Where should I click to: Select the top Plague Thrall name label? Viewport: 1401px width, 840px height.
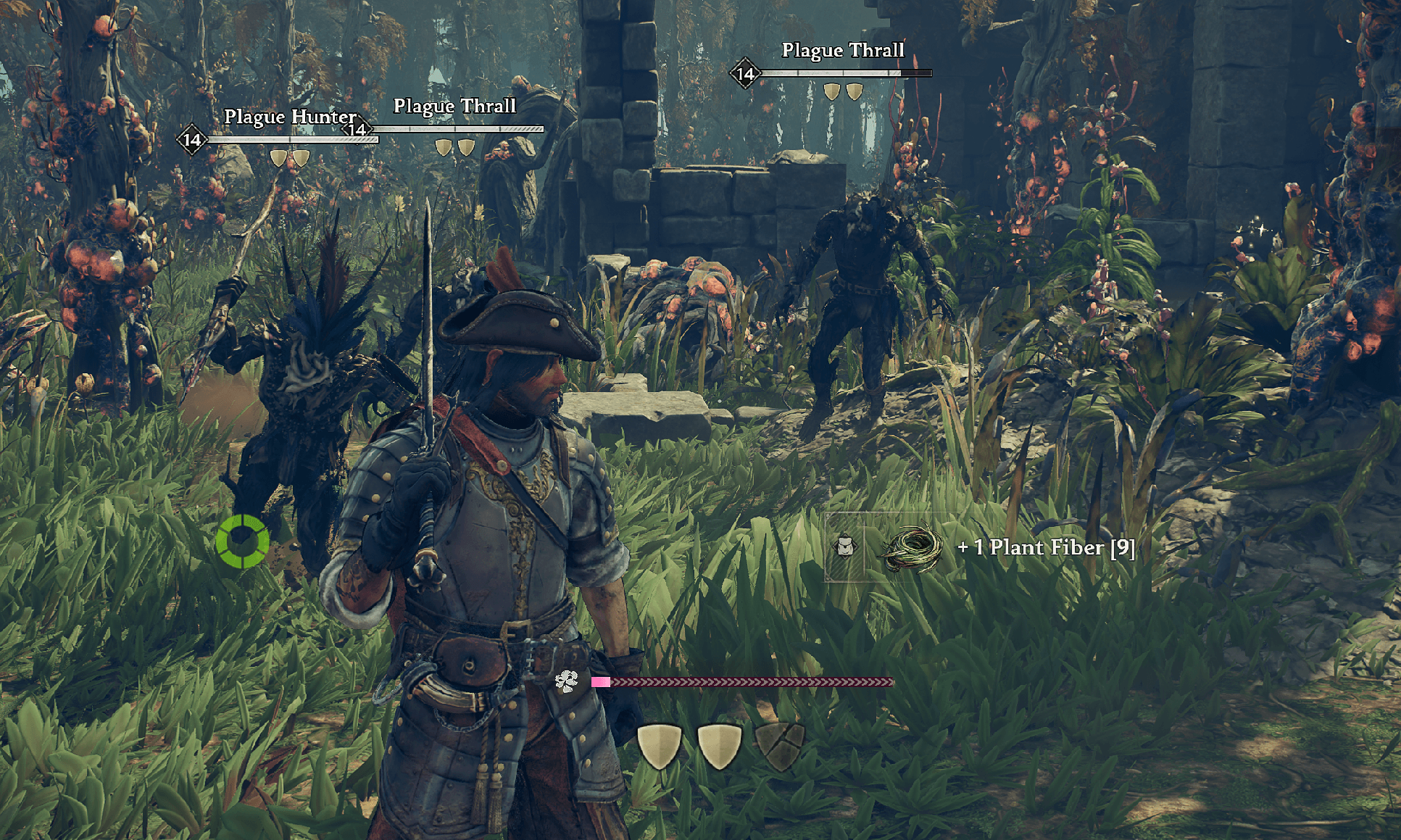(x=843, y=50)
